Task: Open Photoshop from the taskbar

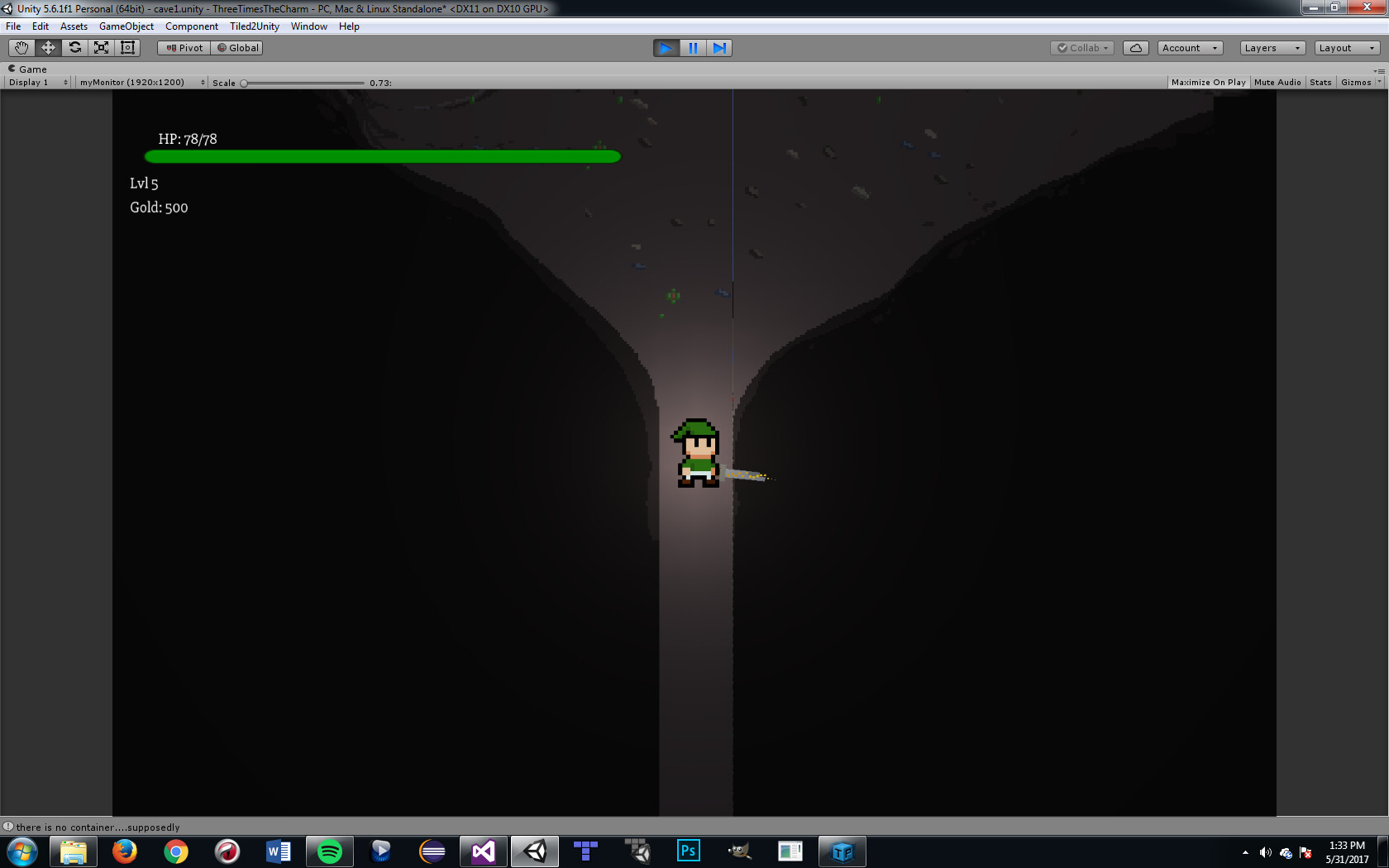Action: pyautogui.click(x=687, y=851)
